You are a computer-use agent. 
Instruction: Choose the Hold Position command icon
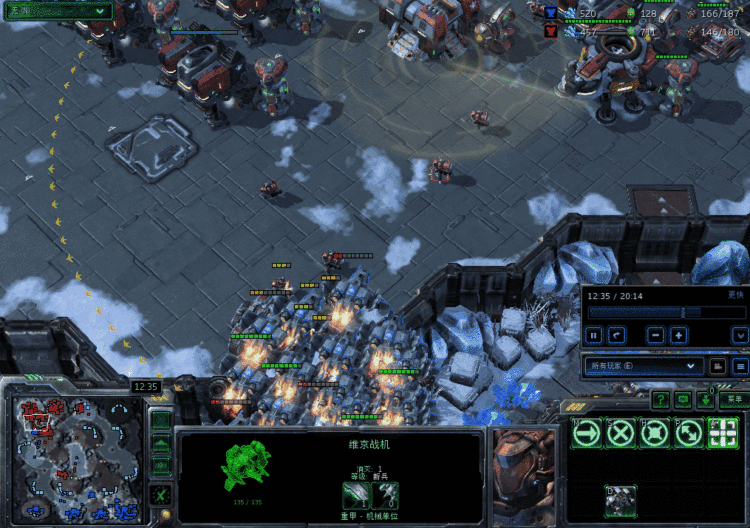pos(654,433)
